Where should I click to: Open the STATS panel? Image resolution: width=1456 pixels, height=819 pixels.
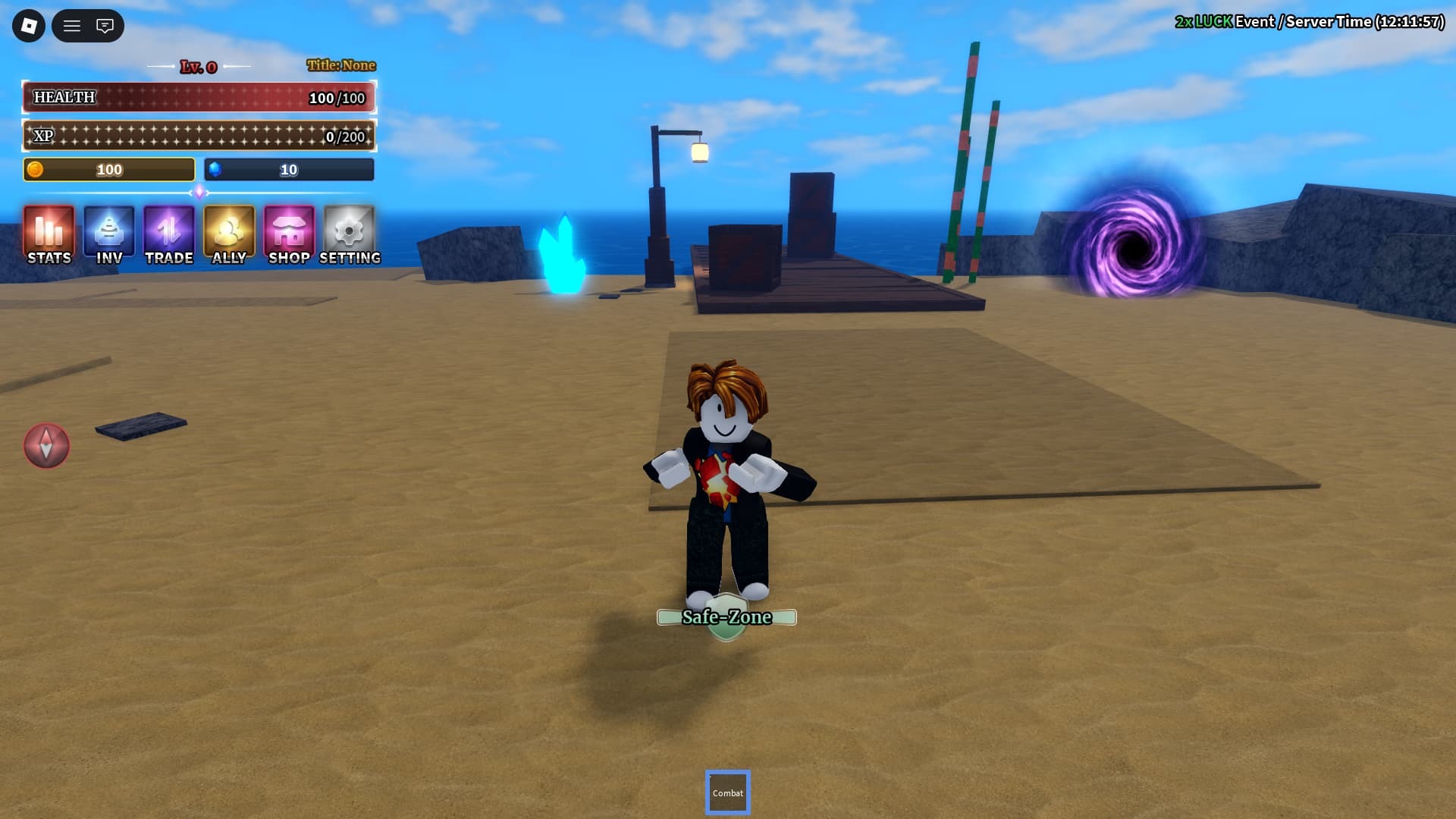click(x=49, y=235)
